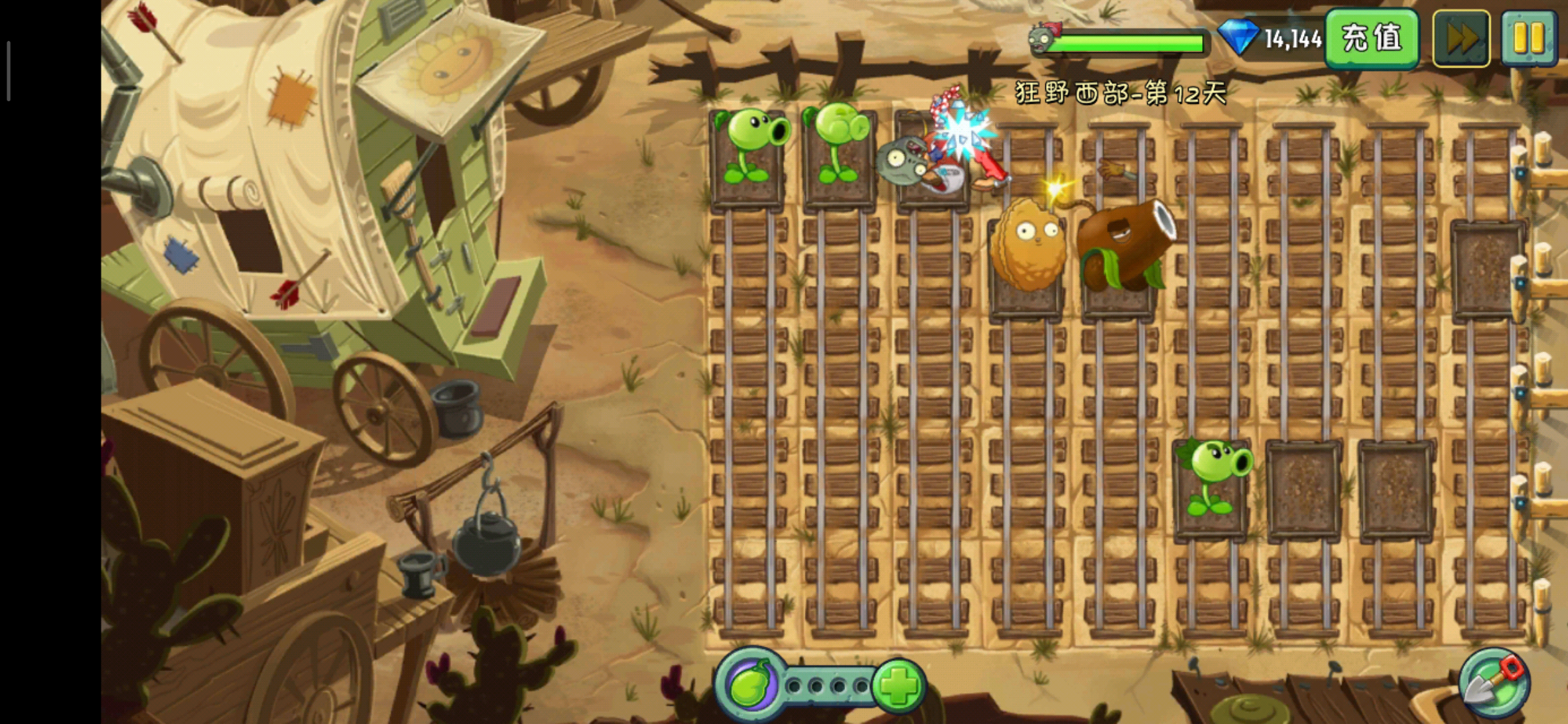Buy more plant food with plus button
This screenshot has height=724, width=1568.
click(x=898, y=685)
